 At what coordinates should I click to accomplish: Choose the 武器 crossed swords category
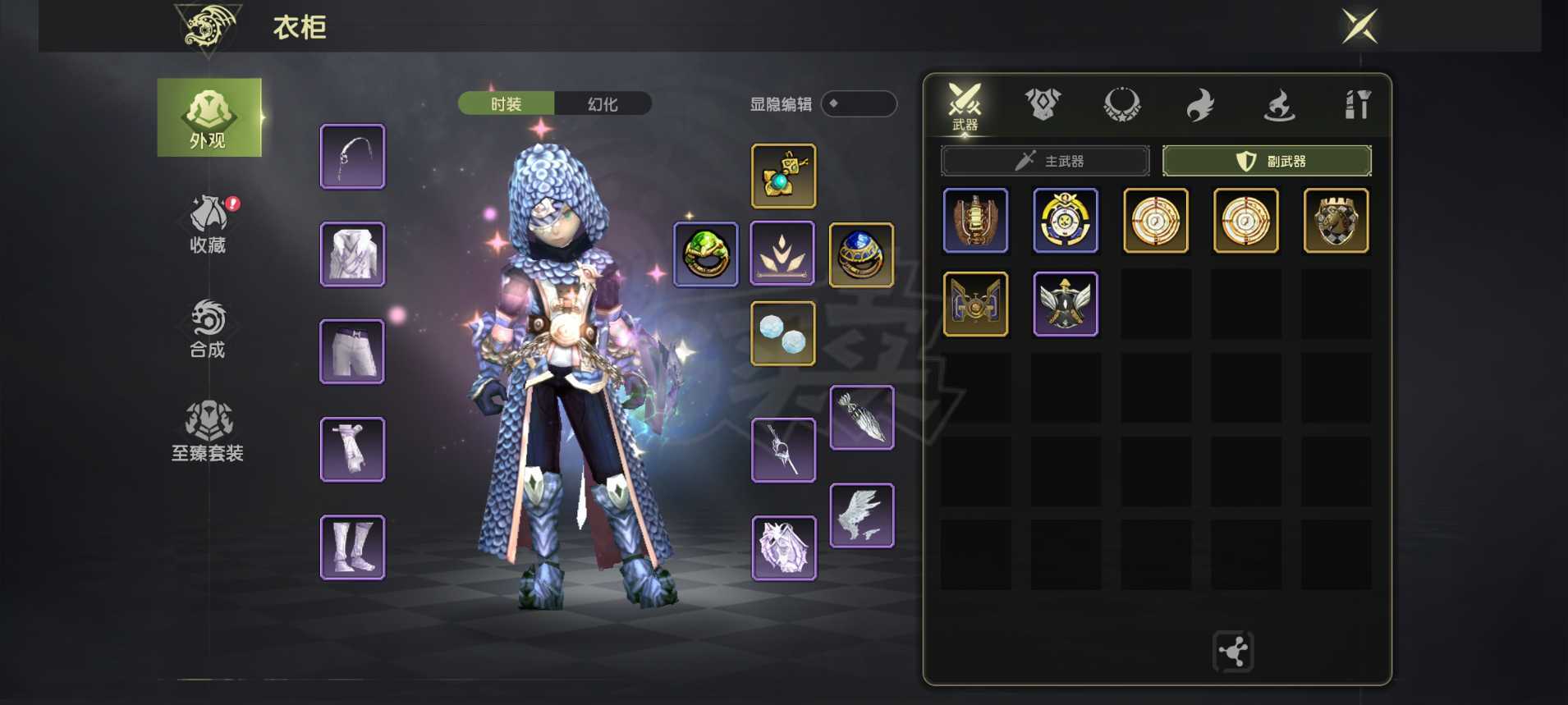965,107
